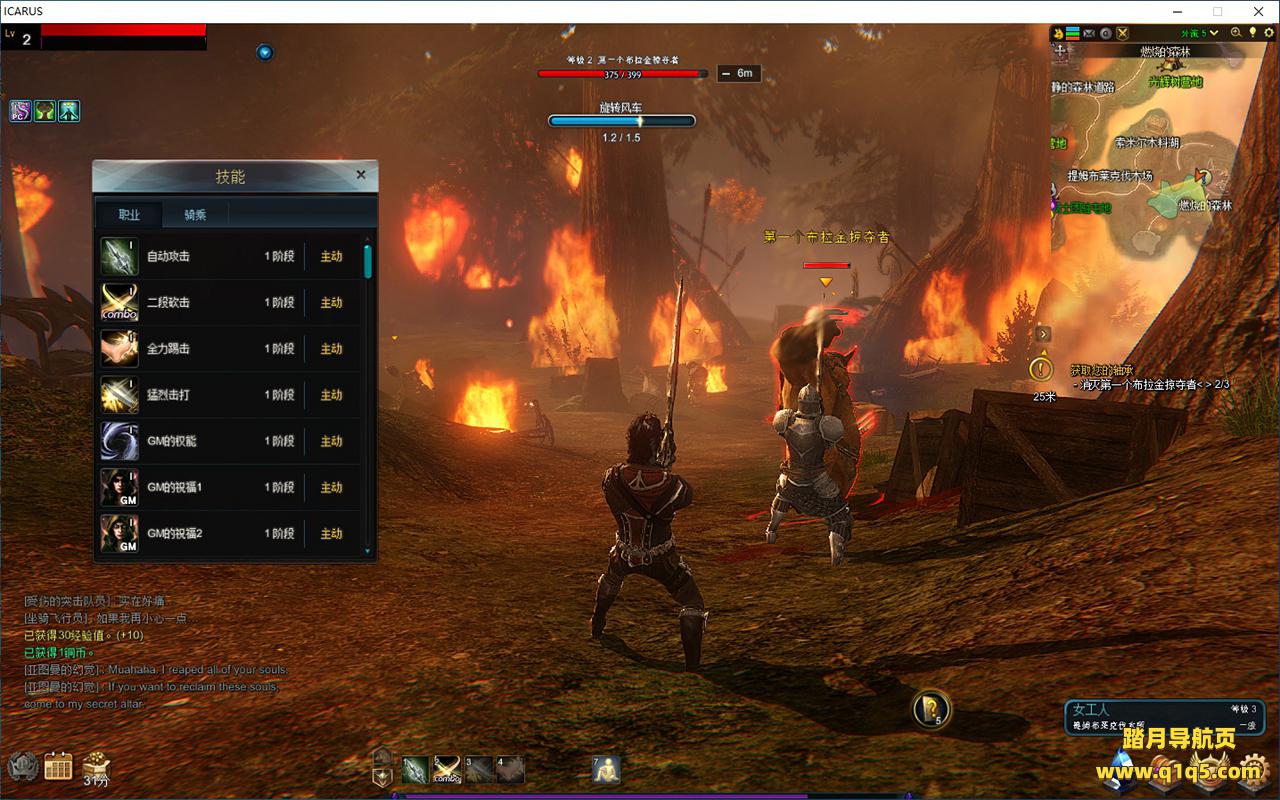Select the GM的祝福1 skill
This screenshot has height=800, width=1280.
tap(230, 487)
